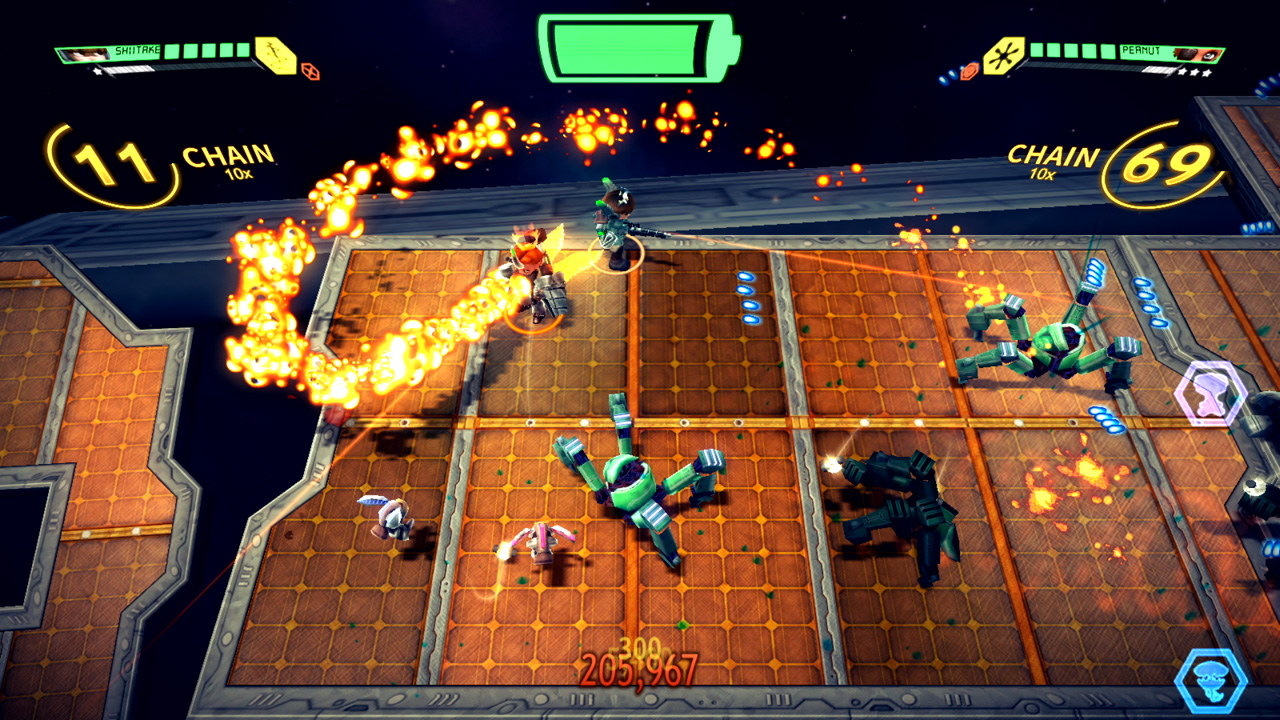The image size is (1280, 720).
Task: Click the orange hexagon pickup icon left of Peanut's gauge
Action: [x=969, y=71]
